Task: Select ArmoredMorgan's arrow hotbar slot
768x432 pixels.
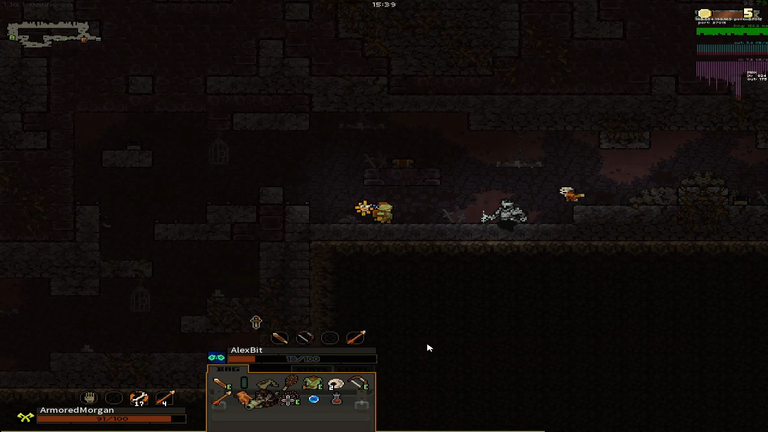Action: pyautogui.click(x=165, y=398)
